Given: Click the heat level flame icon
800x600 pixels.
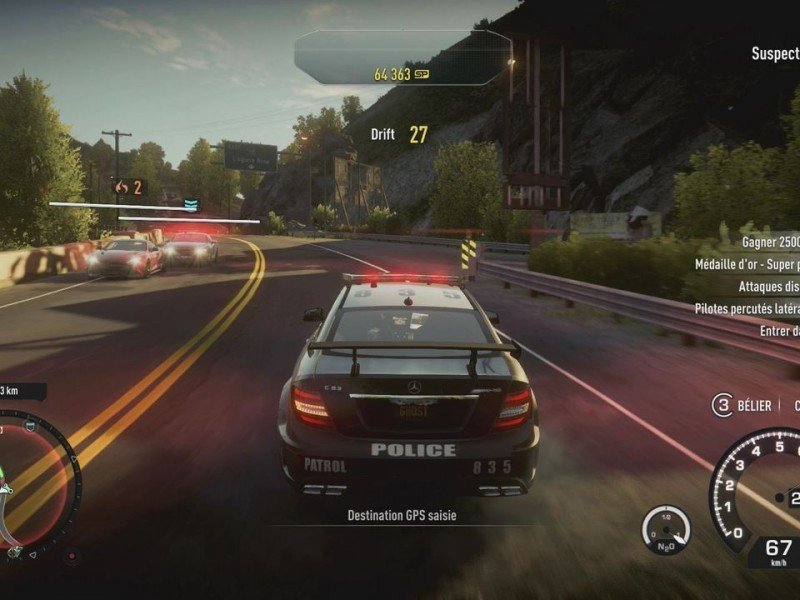Looking at the screenshot, I should [122, 187].
